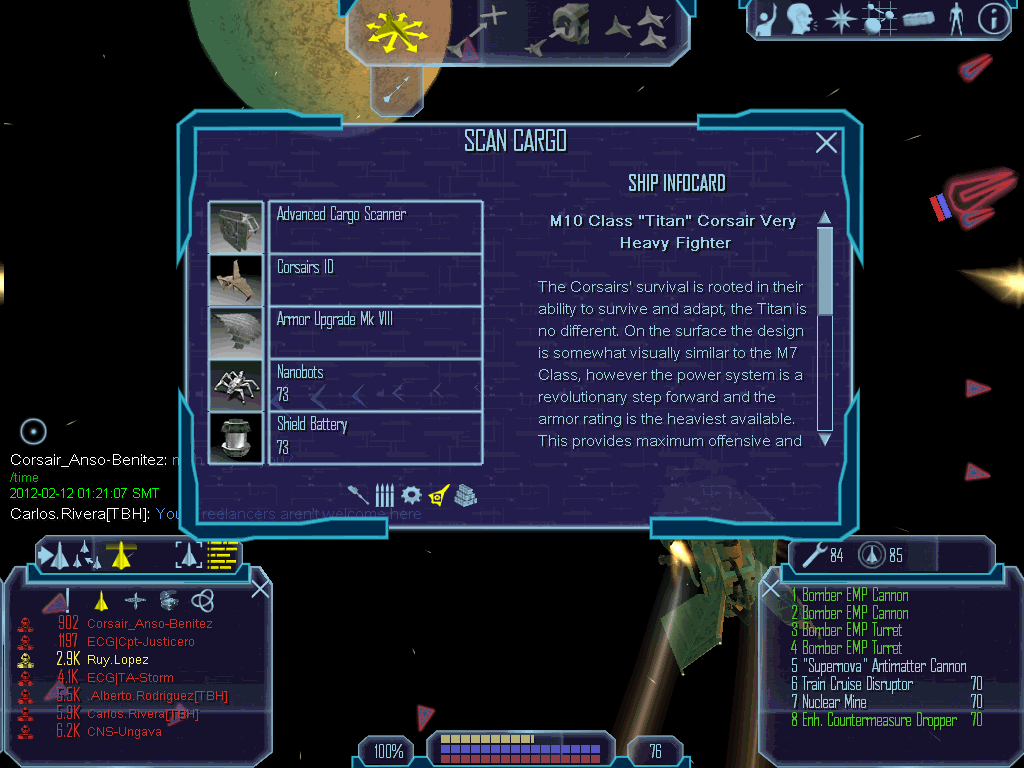
Task: Target Corsair_Anso-Benitez in contact list
Action: (149, 624)
